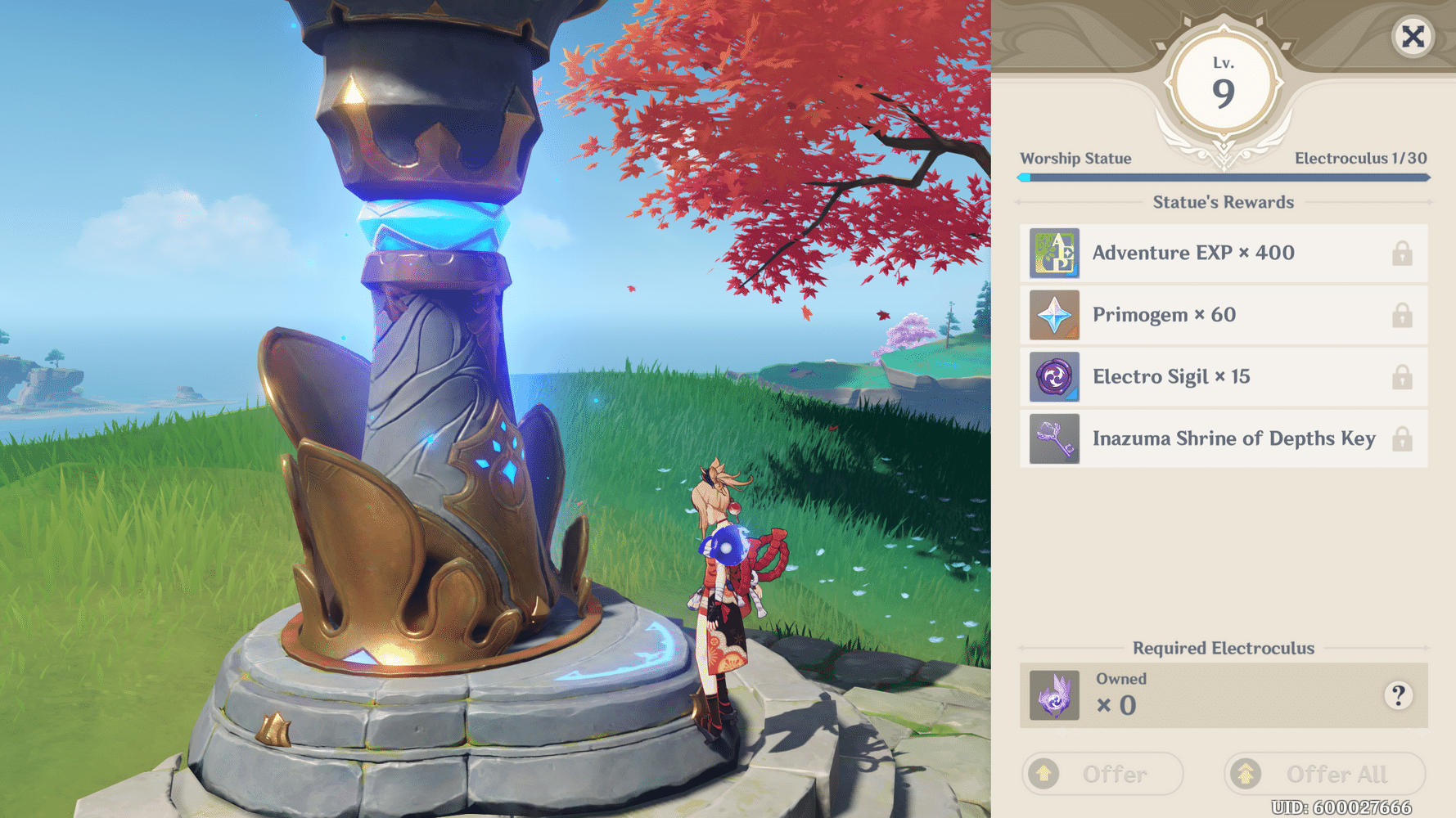Select the Electro Sigil × 15 reward
This screenshot has height=818, width=1456.
(x=1223, y=377)
